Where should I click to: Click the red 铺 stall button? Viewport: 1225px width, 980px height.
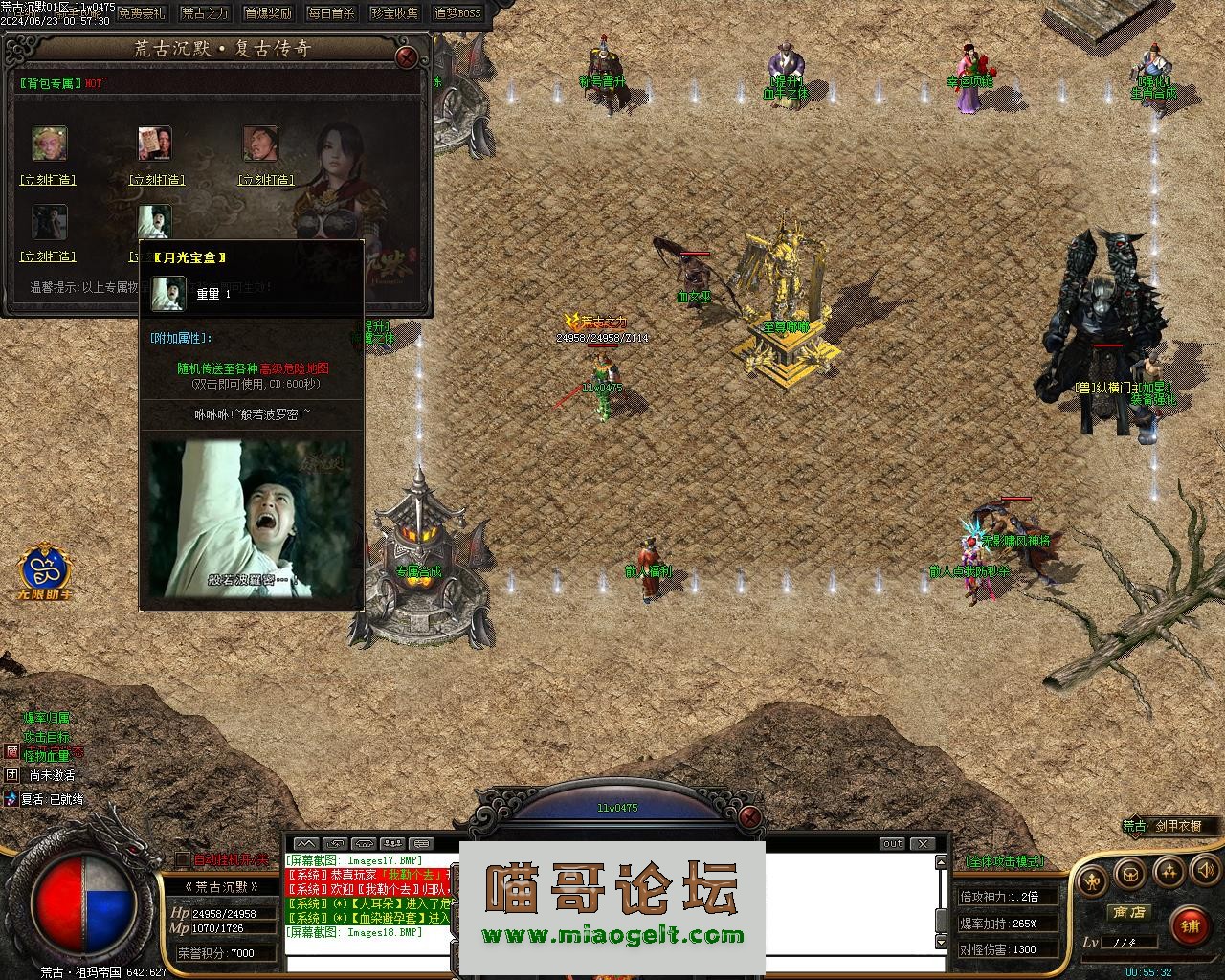coord(1190,925)
